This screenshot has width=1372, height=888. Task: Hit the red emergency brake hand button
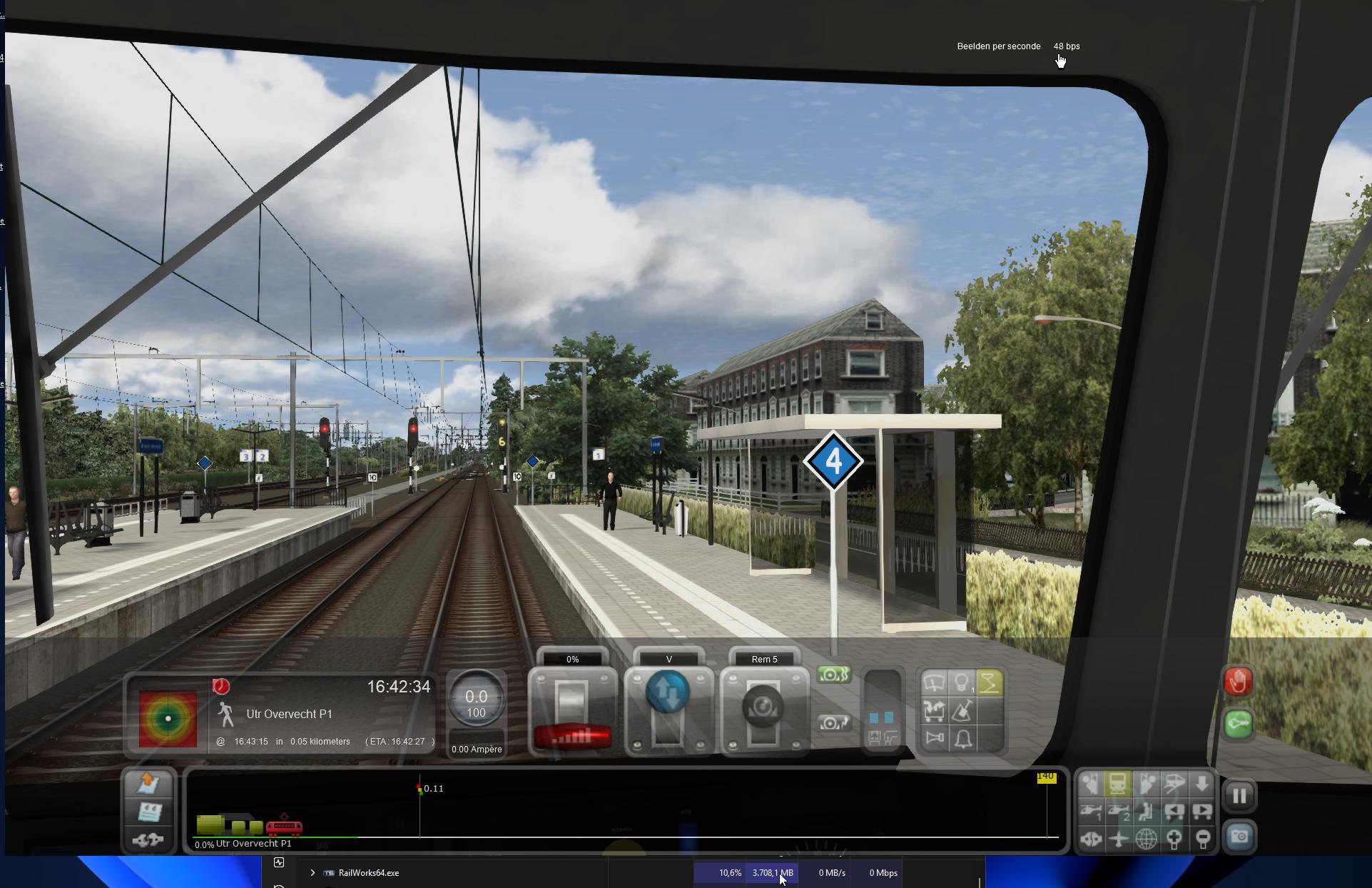pos(1238,682)
